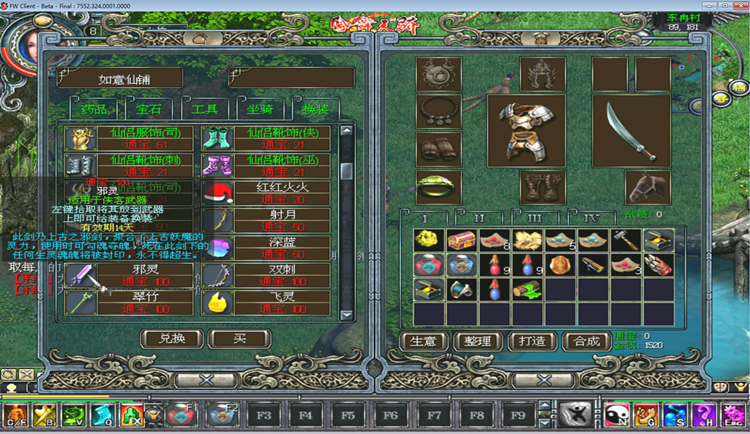Image resolution: width=750 pixels, height=434 pixels.
Task: Click the 整理 sort button
Action: point(478,341)
